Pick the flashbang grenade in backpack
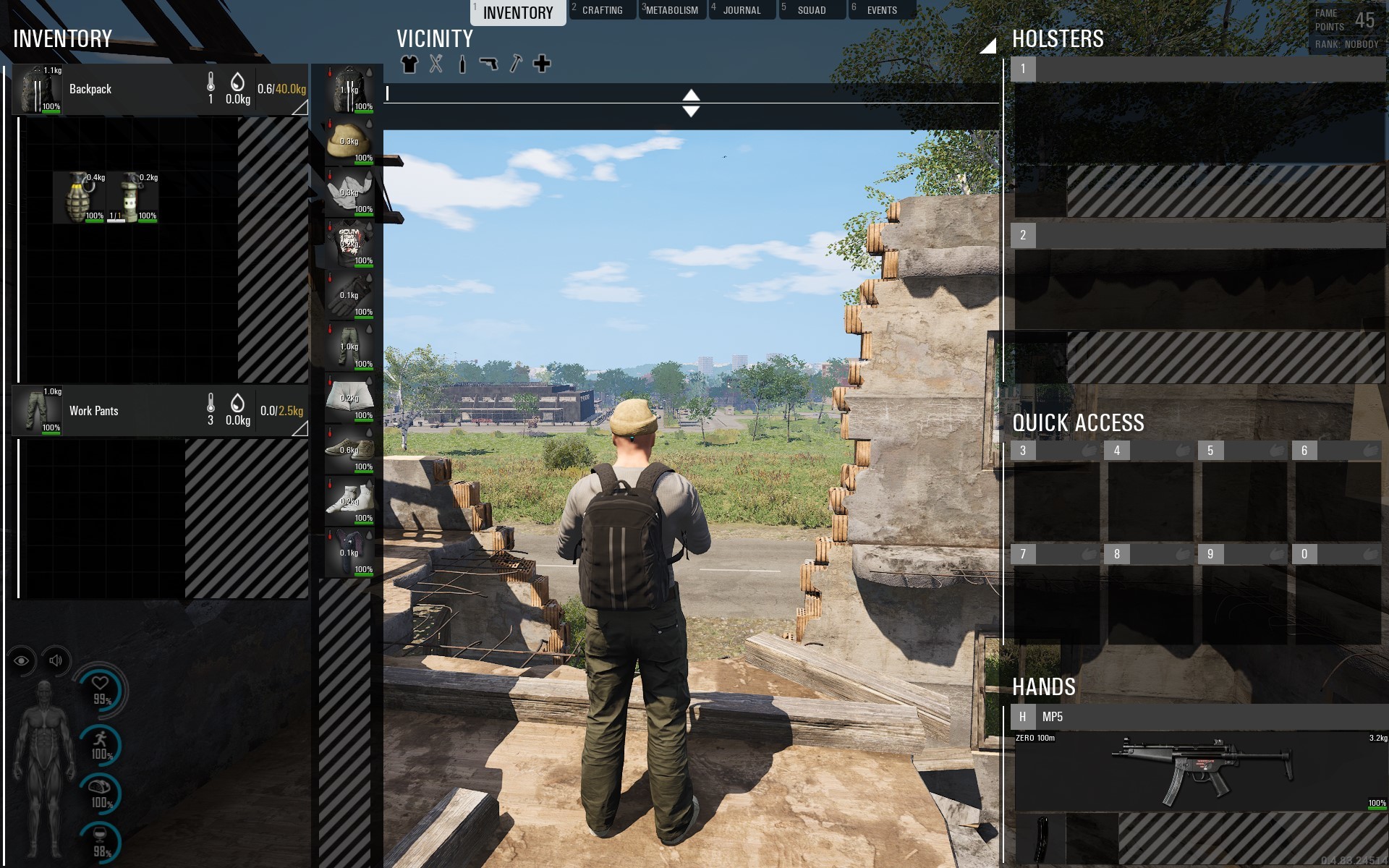 (x=132, y=197)
